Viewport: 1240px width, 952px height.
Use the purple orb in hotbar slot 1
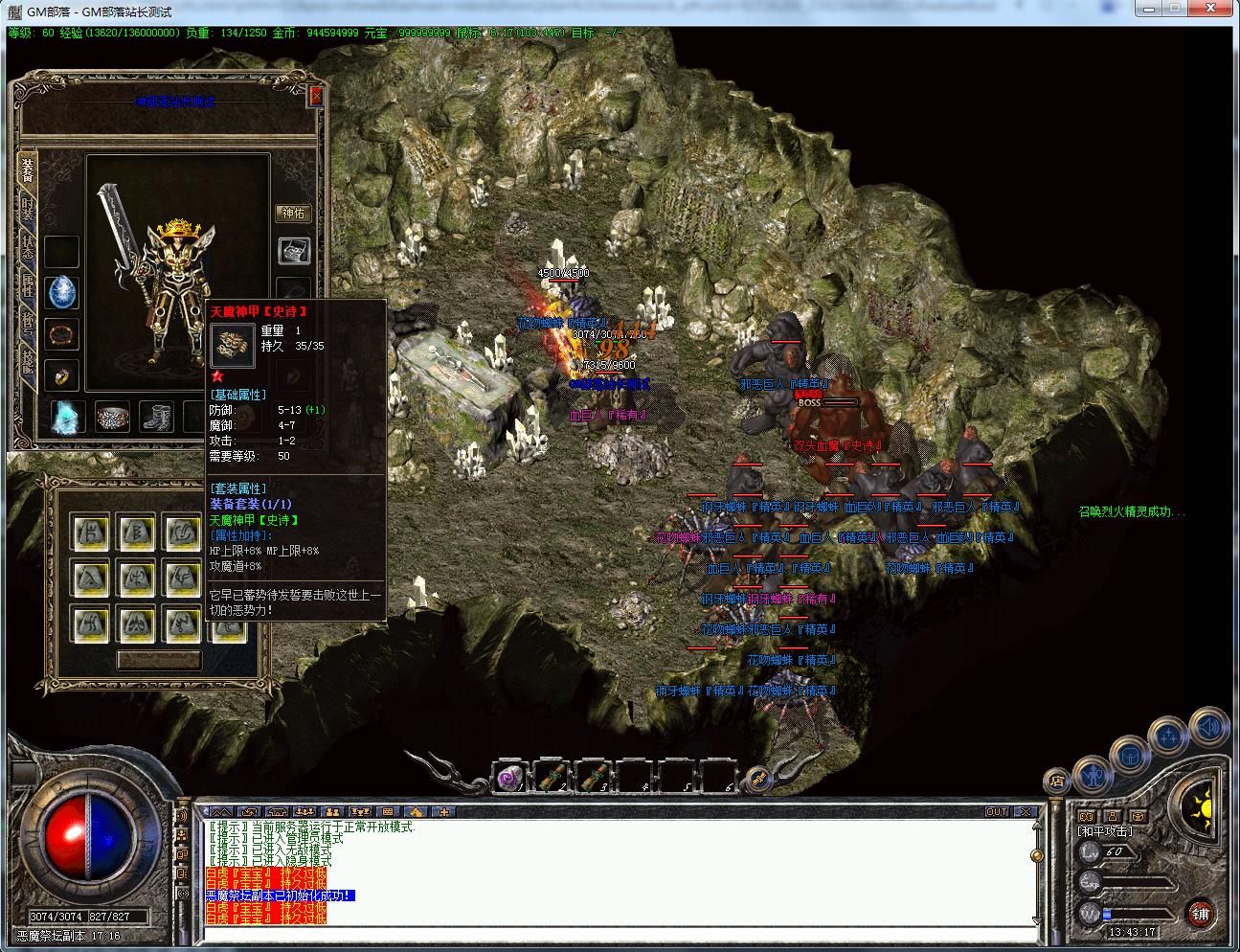click(509, 777)
